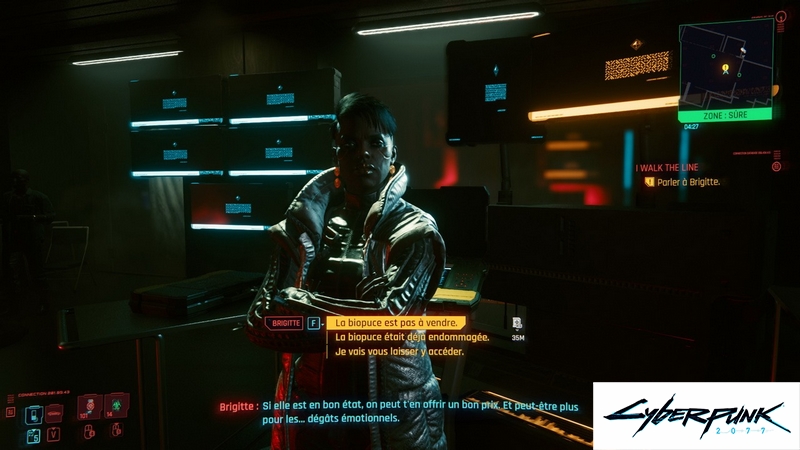Select the green grenade slot
Viewport: 800px width, 450px height.
click(x=116, y=405)
